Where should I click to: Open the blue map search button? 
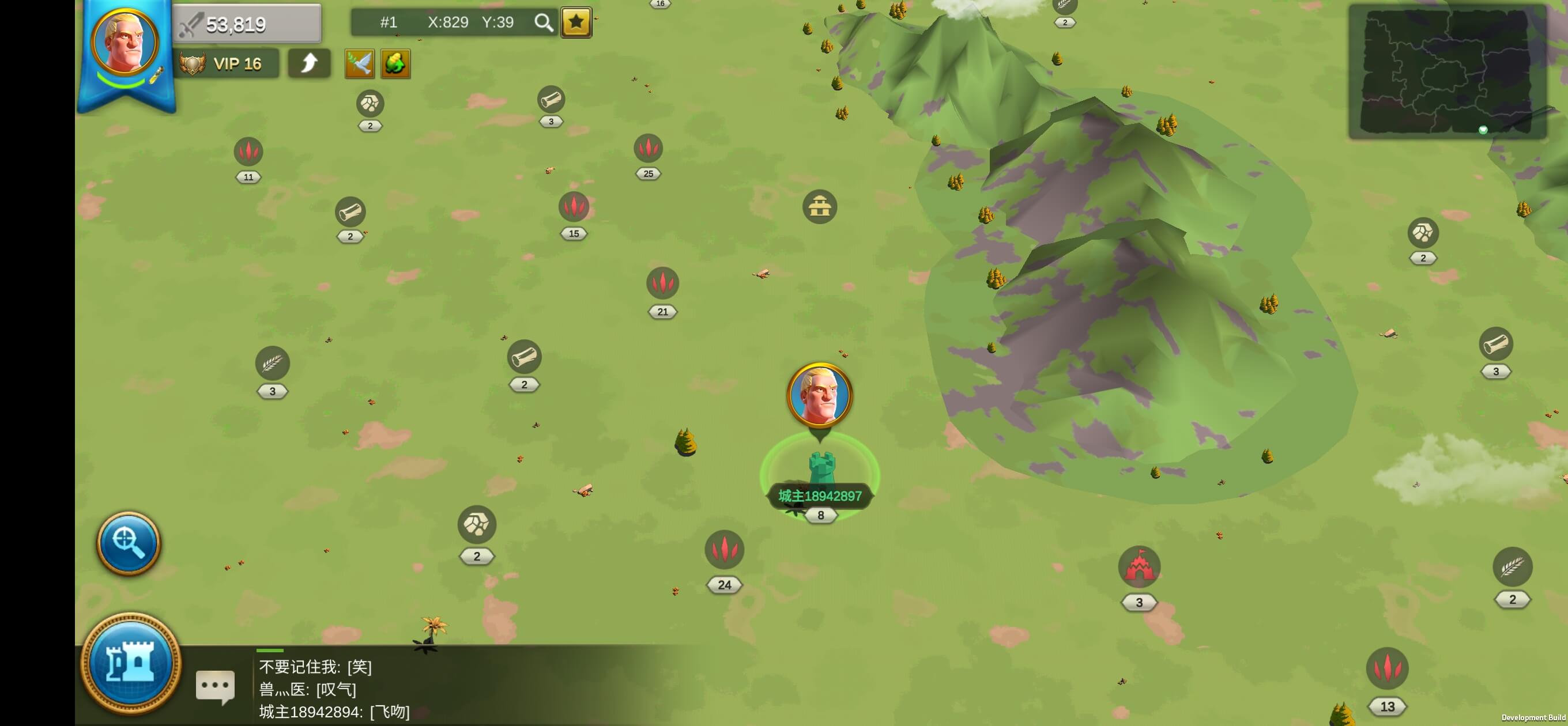(x=129, y=542)
